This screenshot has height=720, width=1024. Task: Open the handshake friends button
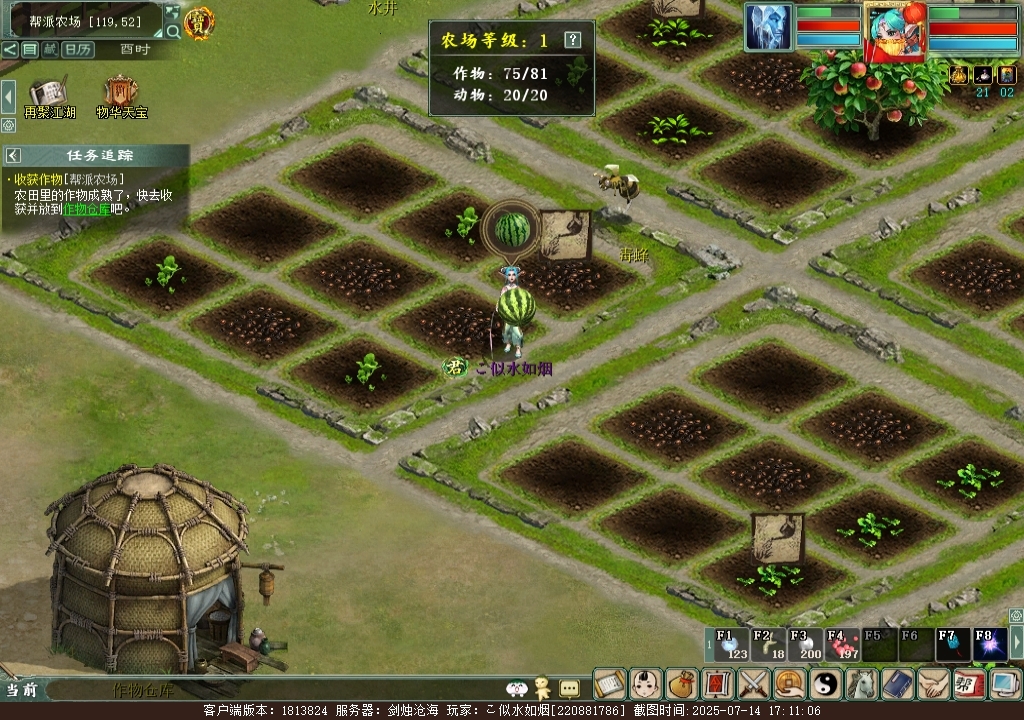(x=932, y=684)
